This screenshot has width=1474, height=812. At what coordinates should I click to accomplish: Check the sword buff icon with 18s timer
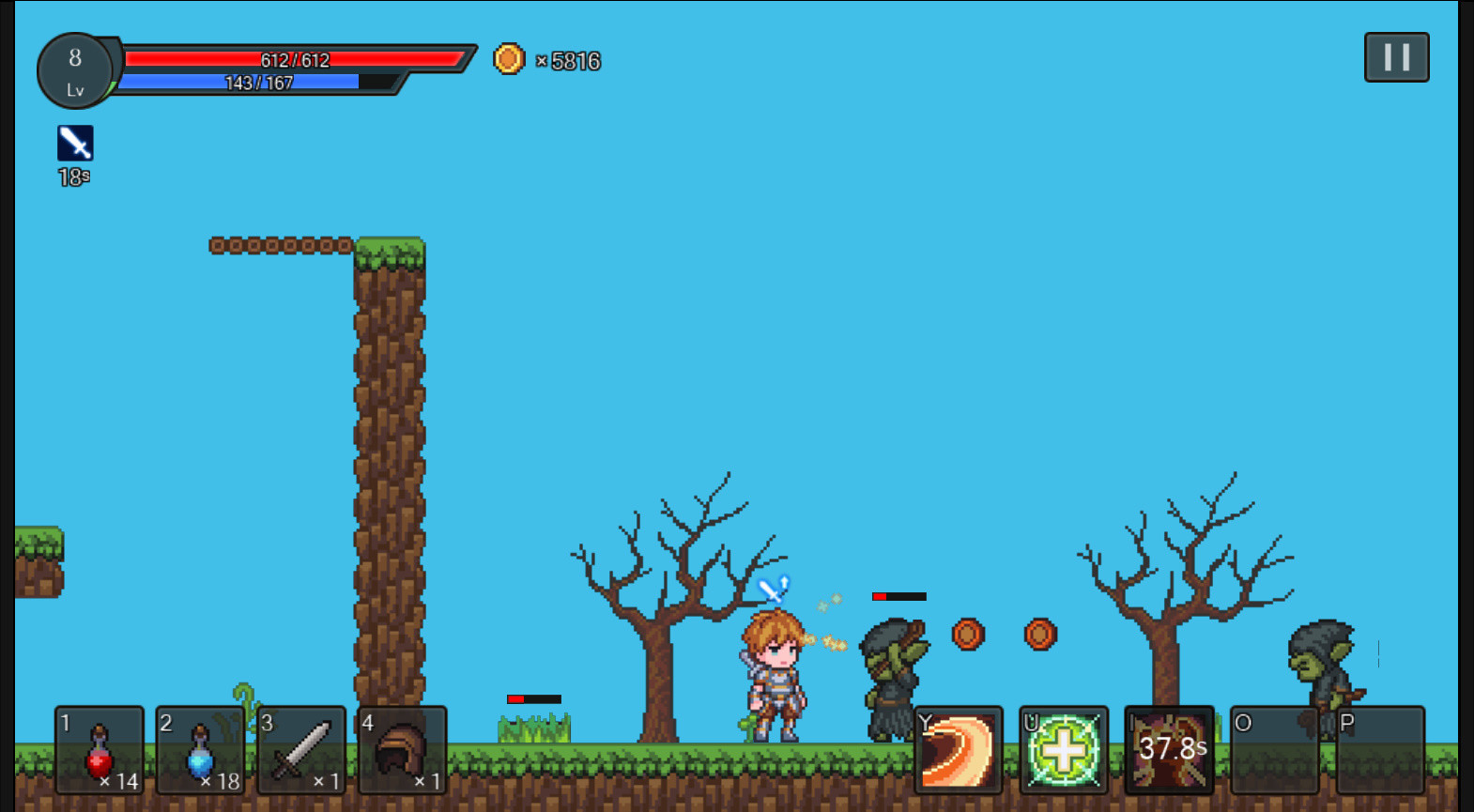[73, 143]
